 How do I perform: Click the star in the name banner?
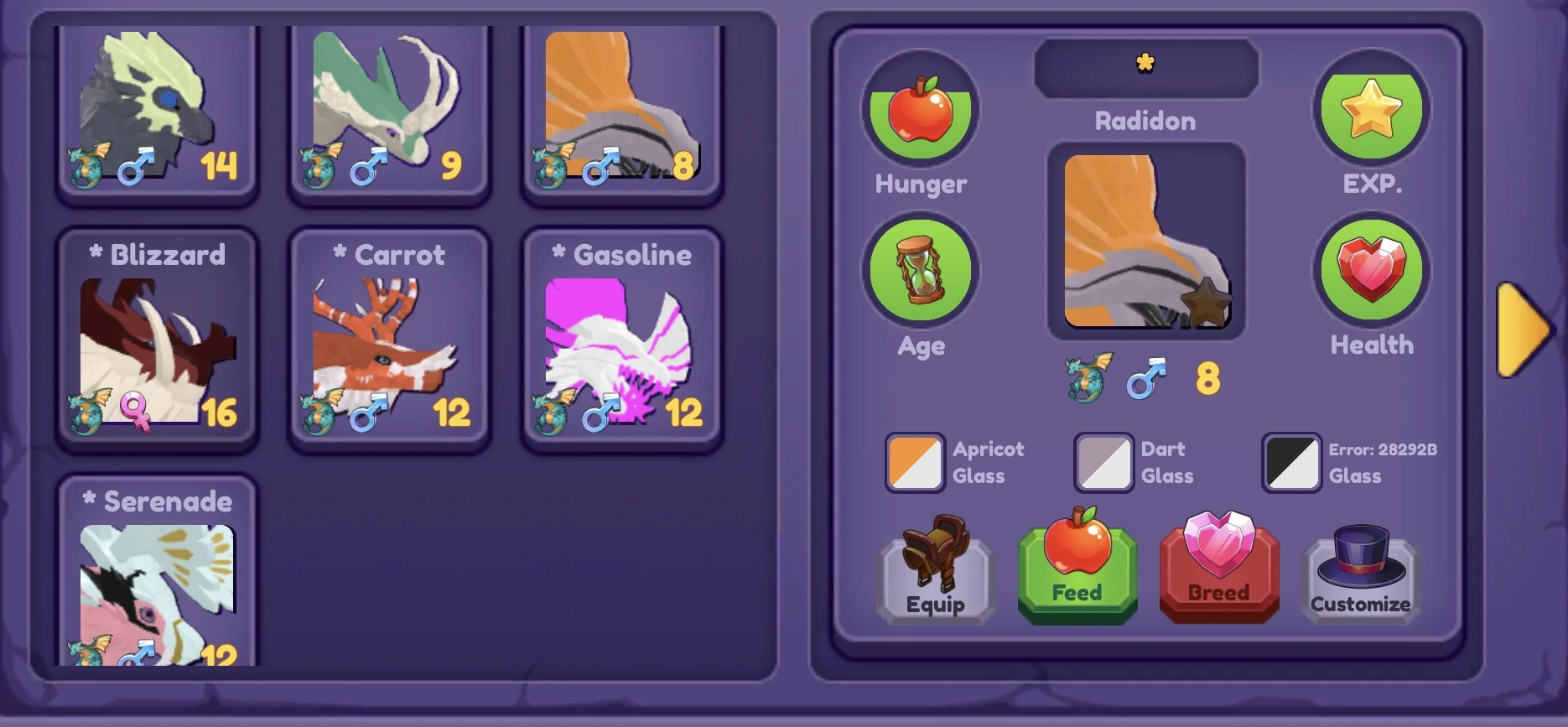tap(1145, 64)
